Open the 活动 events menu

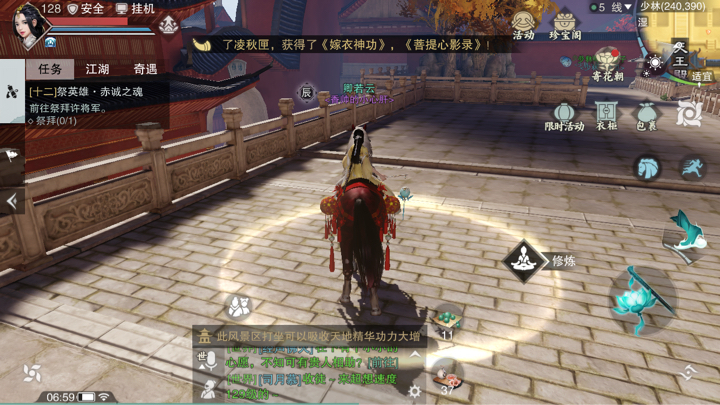coord(523,25)
